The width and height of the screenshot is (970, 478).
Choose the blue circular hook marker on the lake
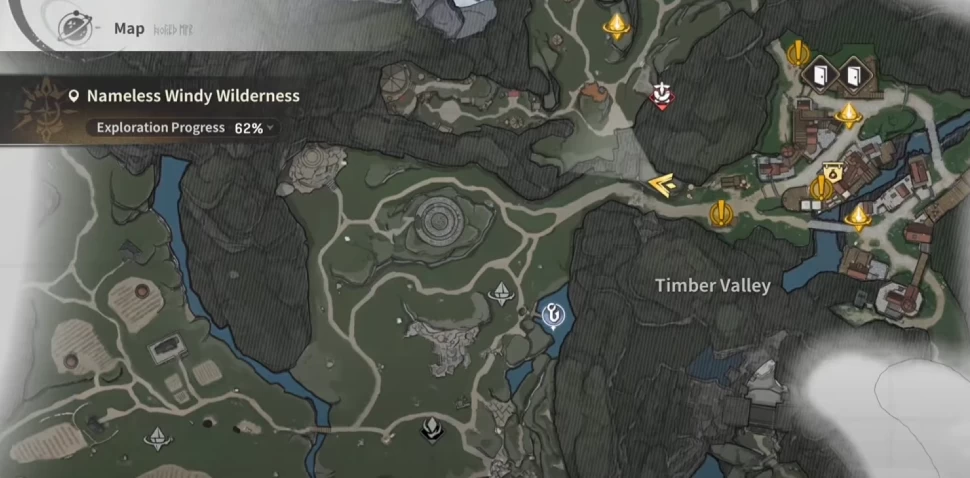click(551, 316)
